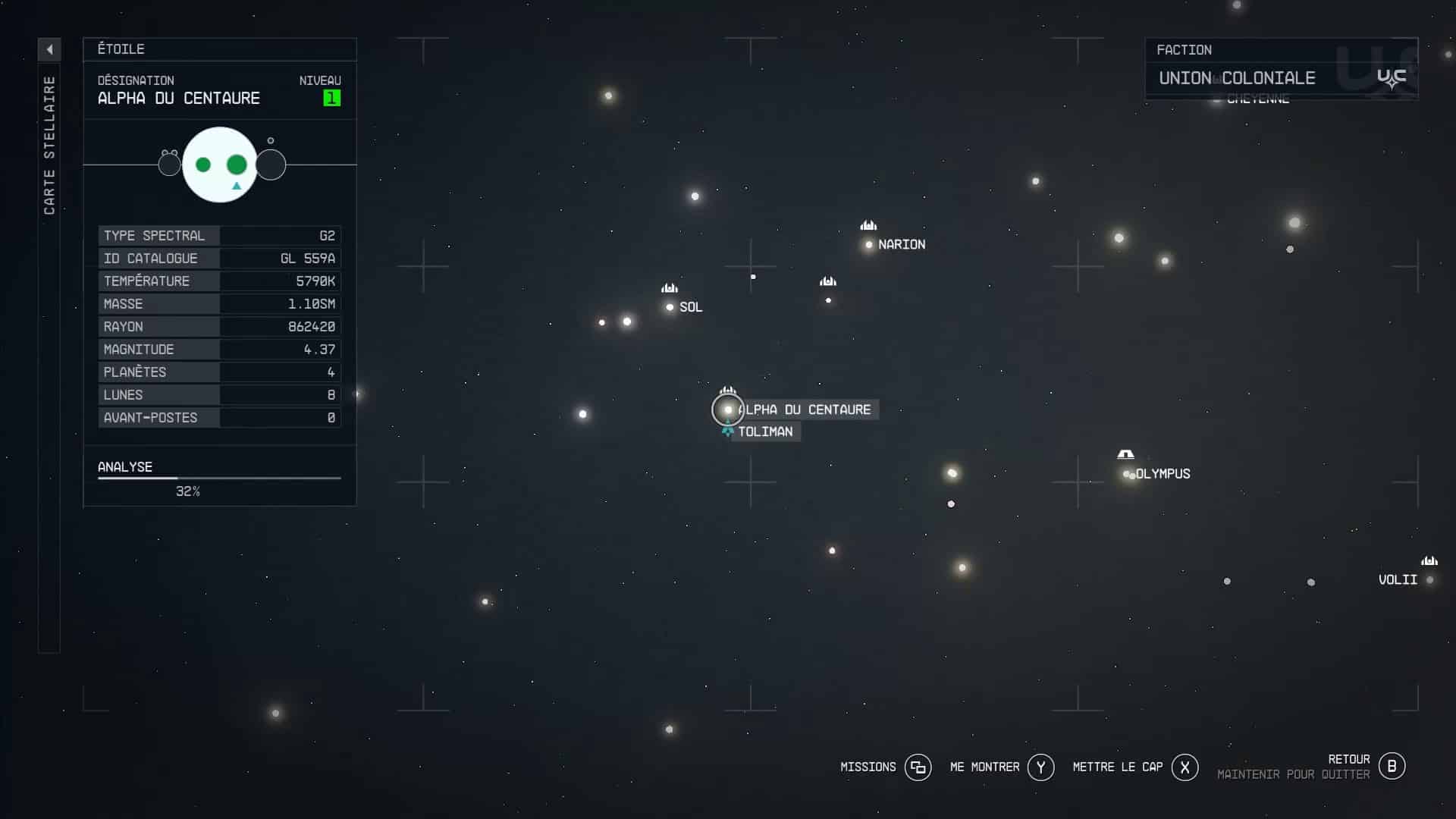
Task: Select the central star in the system diagram
Action: [x=220, y=165]
